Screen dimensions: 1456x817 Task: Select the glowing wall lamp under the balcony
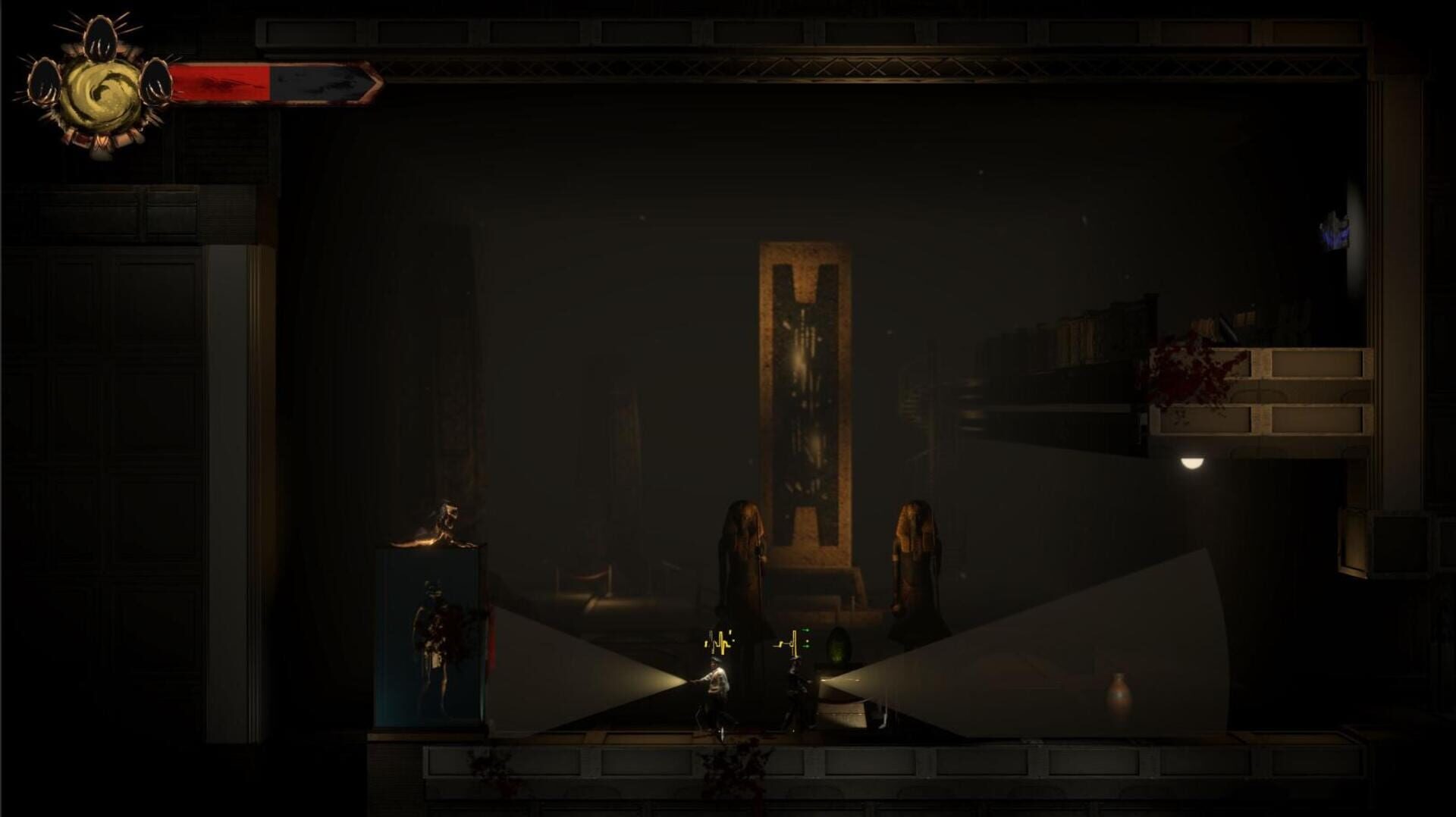[x=1191, y=463]
